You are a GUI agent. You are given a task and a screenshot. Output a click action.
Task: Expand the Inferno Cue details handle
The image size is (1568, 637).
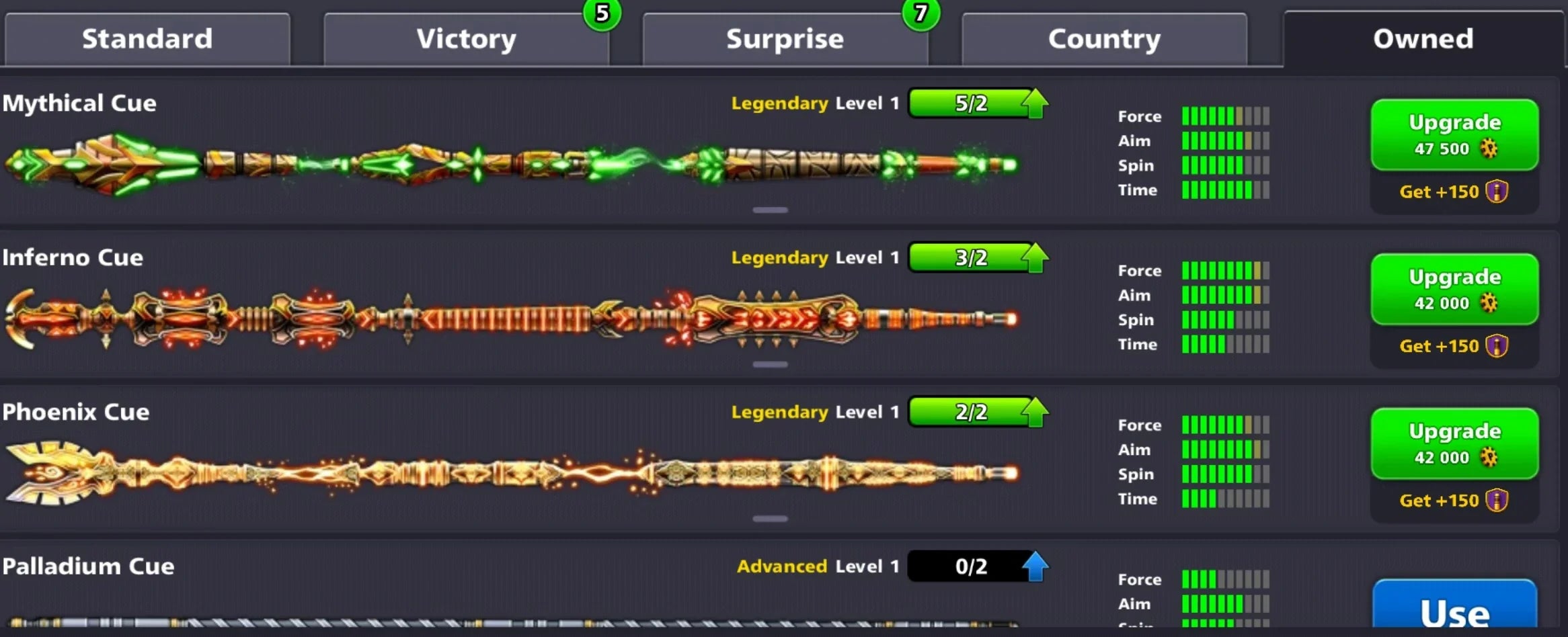pyautogui.click(x=772, y=364)
